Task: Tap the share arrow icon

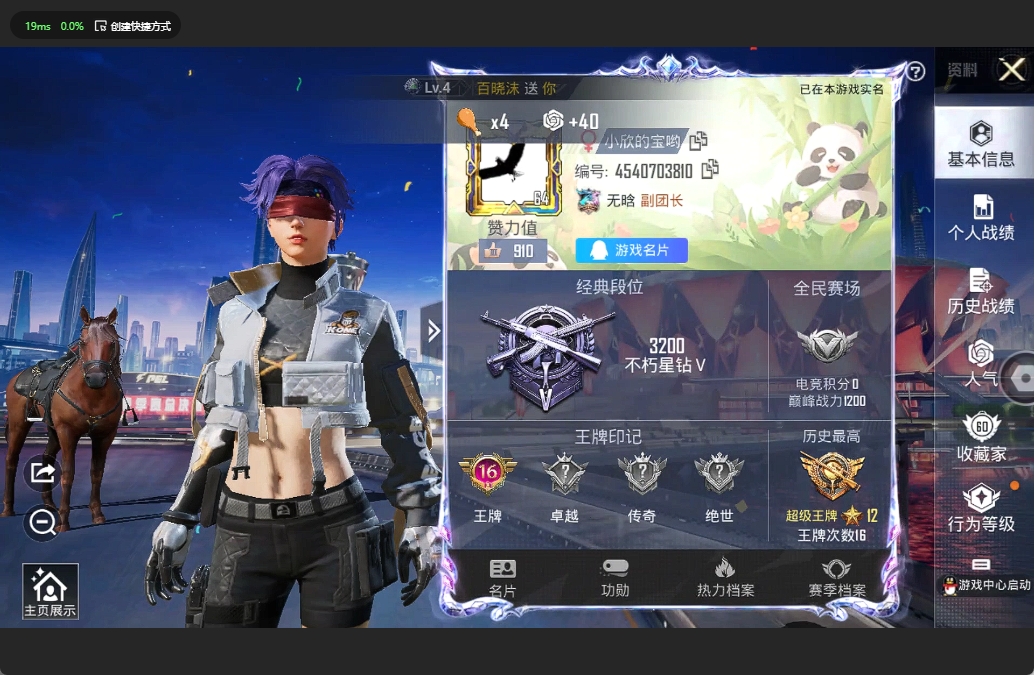Action: coord(42,472)
